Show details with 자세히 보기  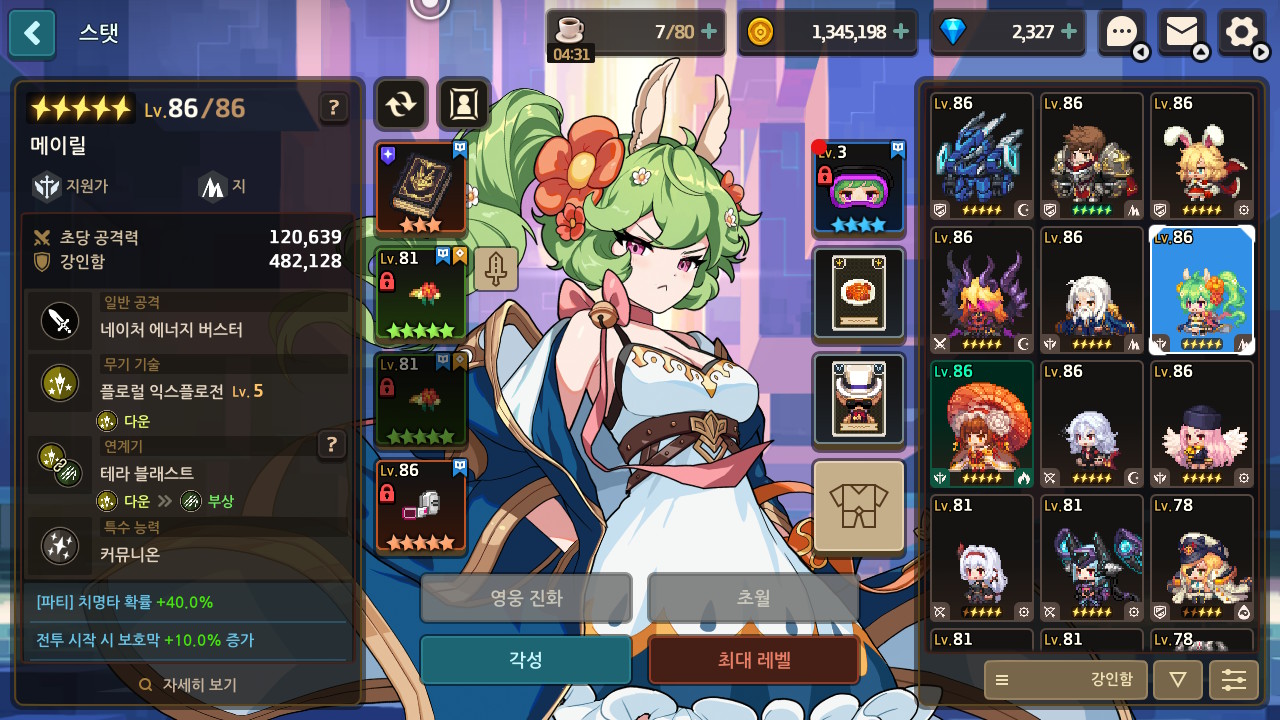pos(189,685)
